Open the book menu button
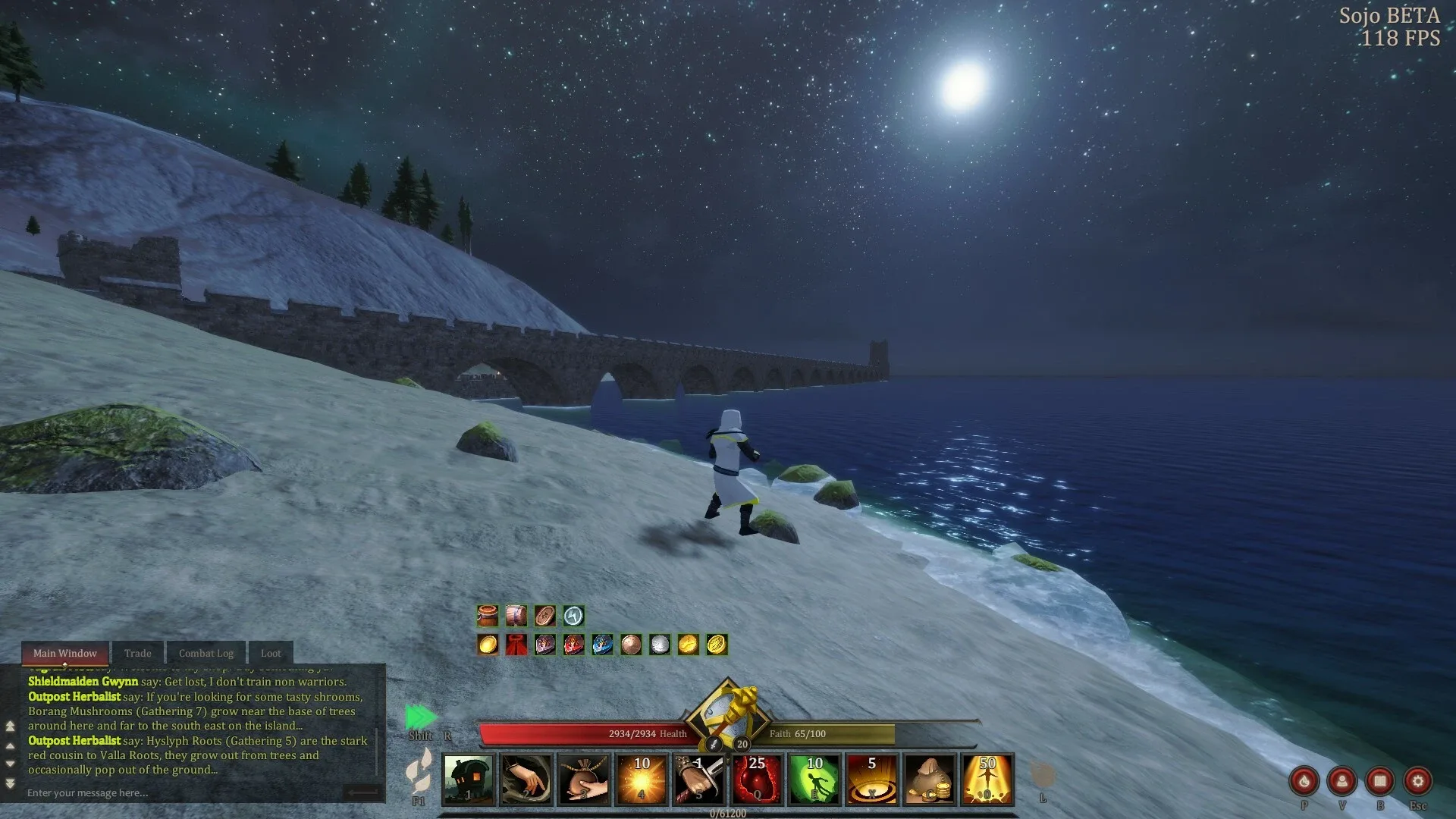 [x=1379, y=780]
